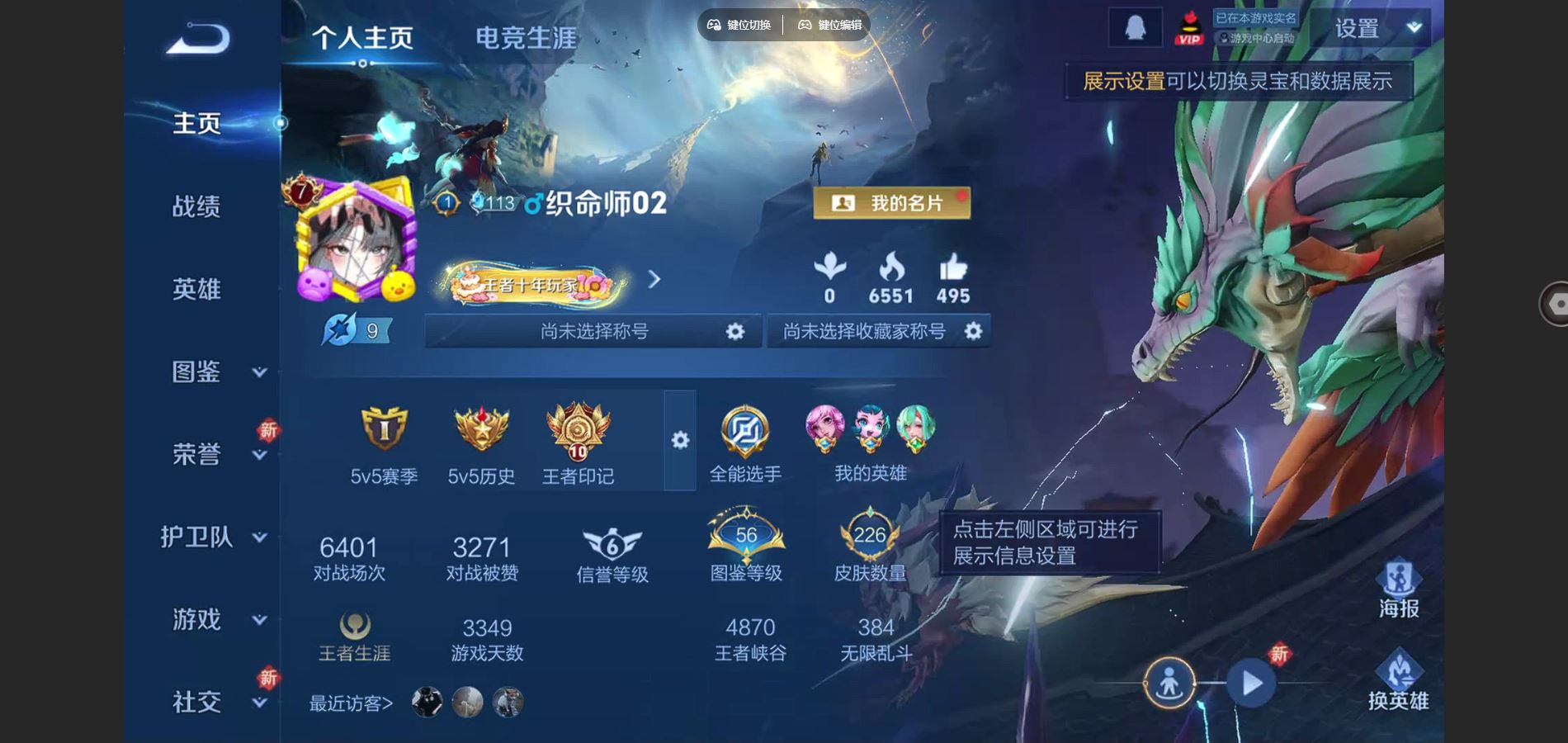Screen dimensions: 1568x743
Task: Open the 最近访客 visitors link
Action: click(352, 702)
